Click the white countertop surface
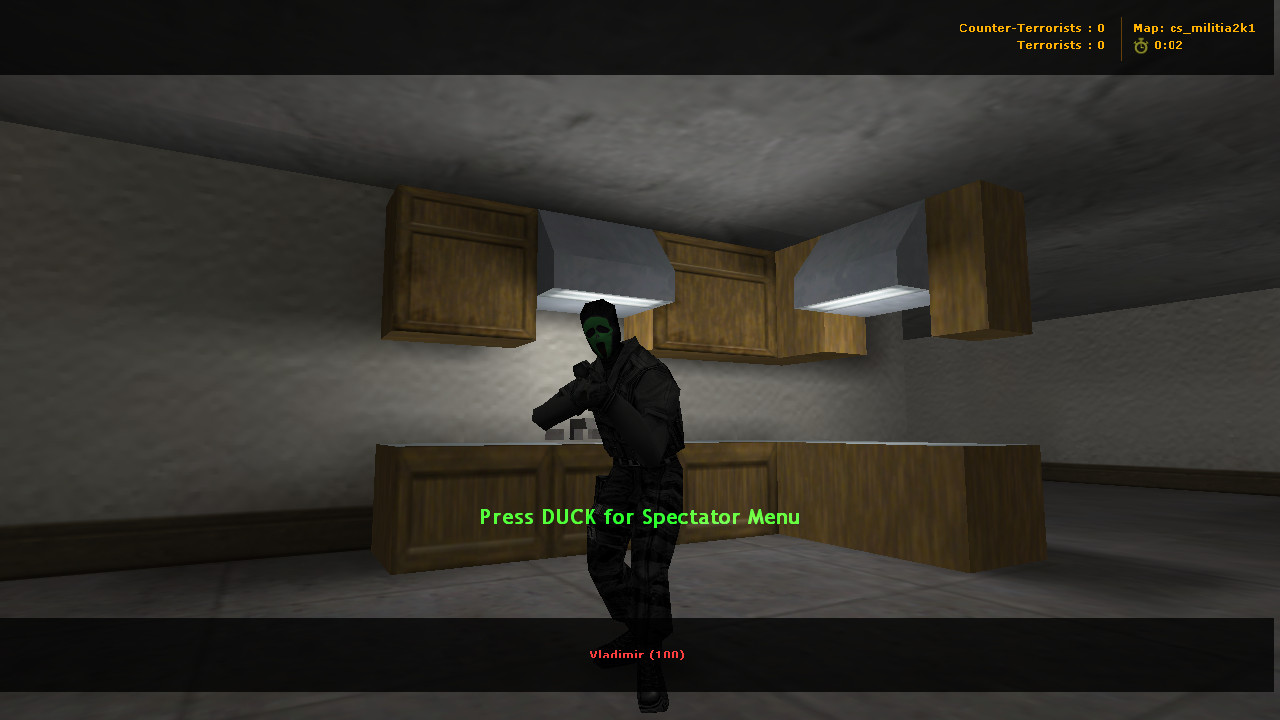This screenshot has height=720, width=1280. click(850, 442)
